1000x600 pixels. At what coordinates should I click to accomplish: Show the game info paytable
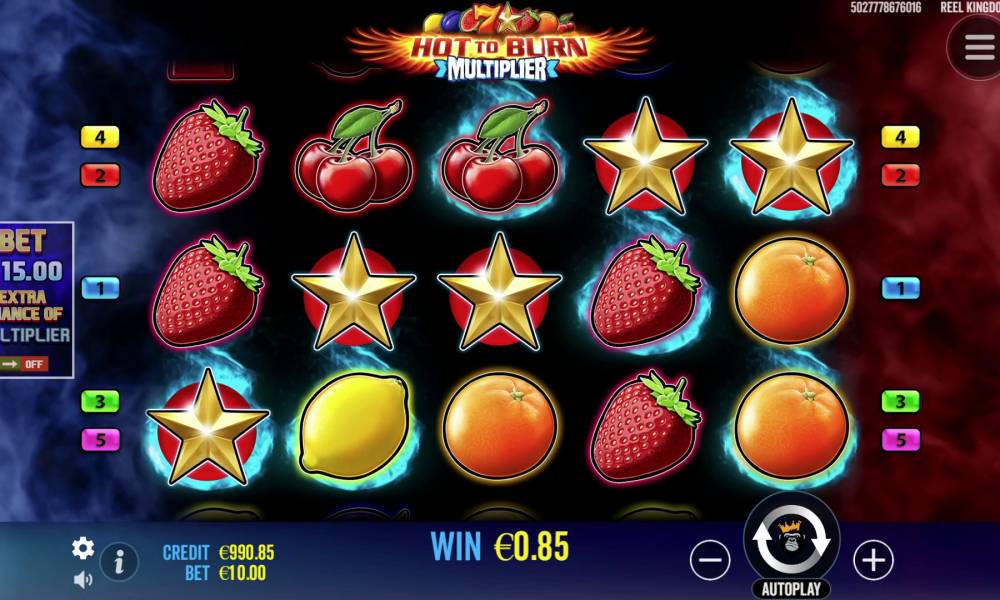click(x=119, y=561)
